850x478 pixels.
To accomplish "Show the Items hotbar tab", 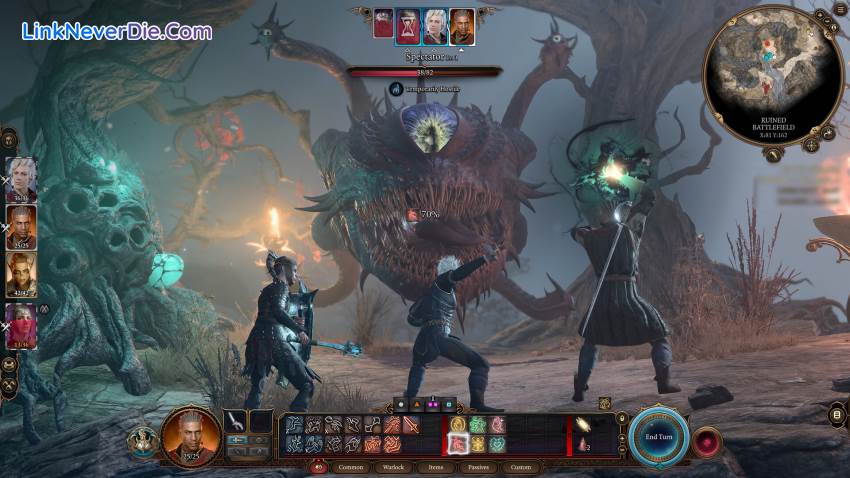I will [436, 467].
